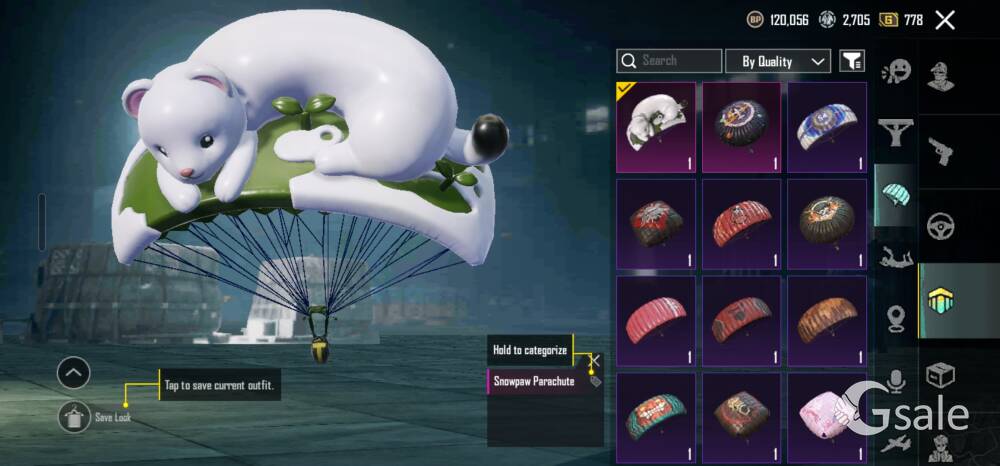Open the skydiving pose tab
The height and width of the screenshot is (466, 1000).
pyautogui.click(x=895, y=257)
